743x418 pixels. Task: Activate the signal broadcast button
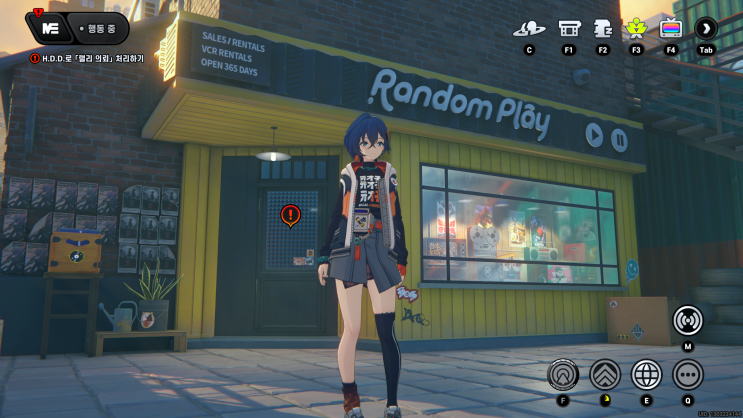[687, 320]
